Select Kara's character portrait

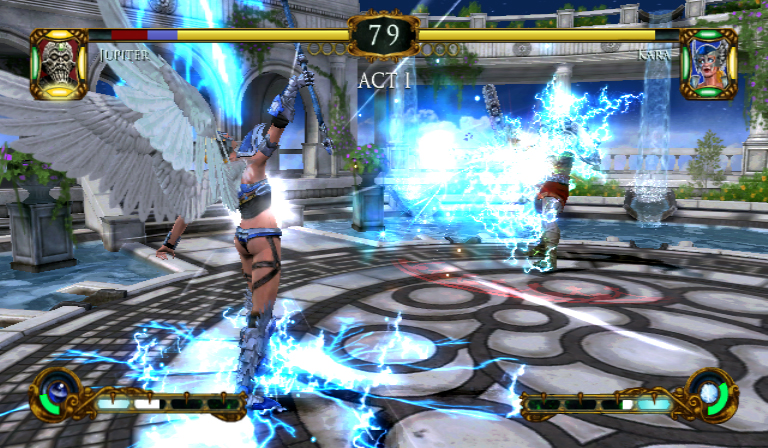click(x=708, y=64)
